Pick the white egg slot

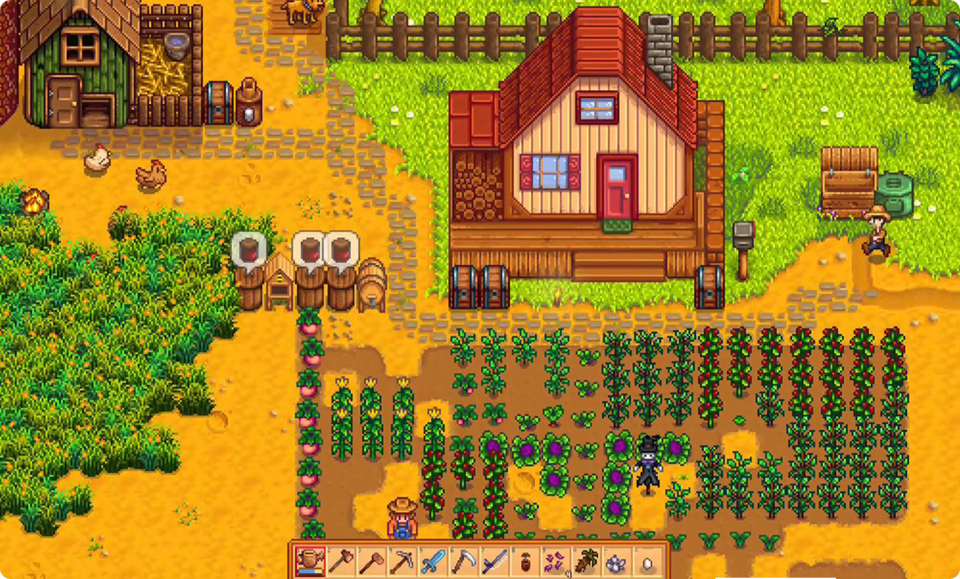[648, 561]
